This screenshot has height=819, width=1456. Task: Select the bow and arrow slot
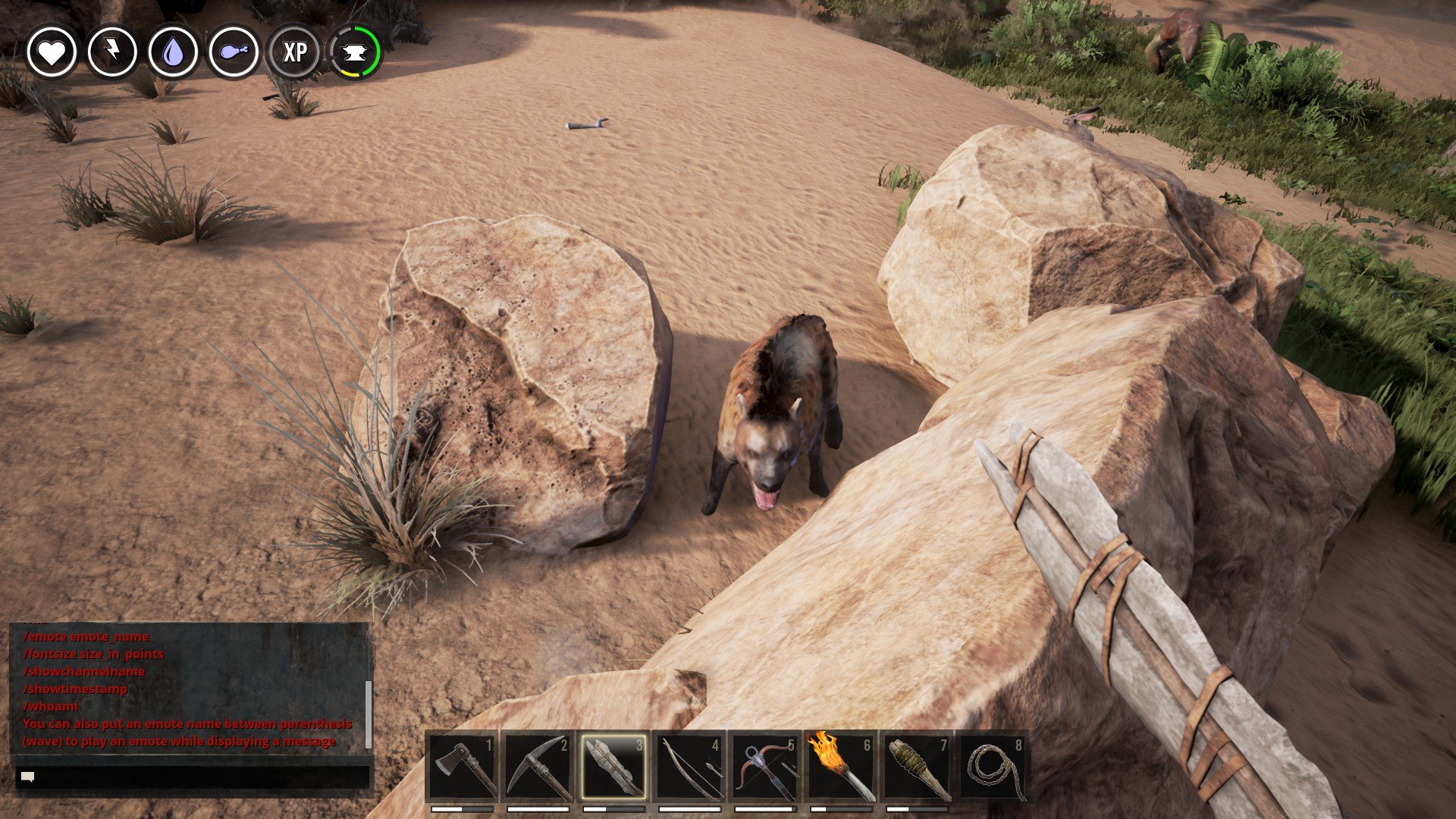pos(690,767)
